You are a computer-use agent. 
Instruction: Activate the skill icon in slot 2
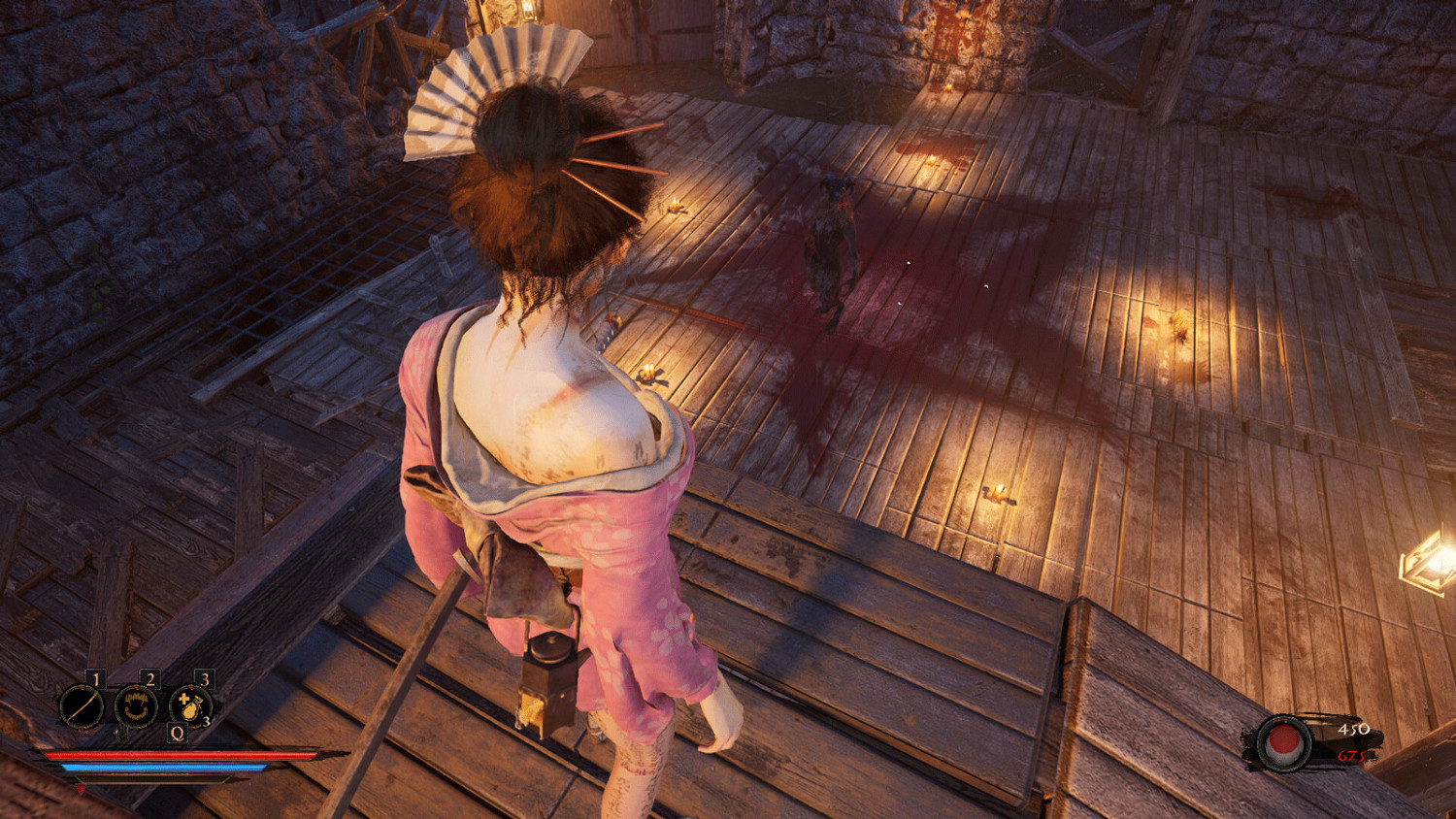coord(137,706)
